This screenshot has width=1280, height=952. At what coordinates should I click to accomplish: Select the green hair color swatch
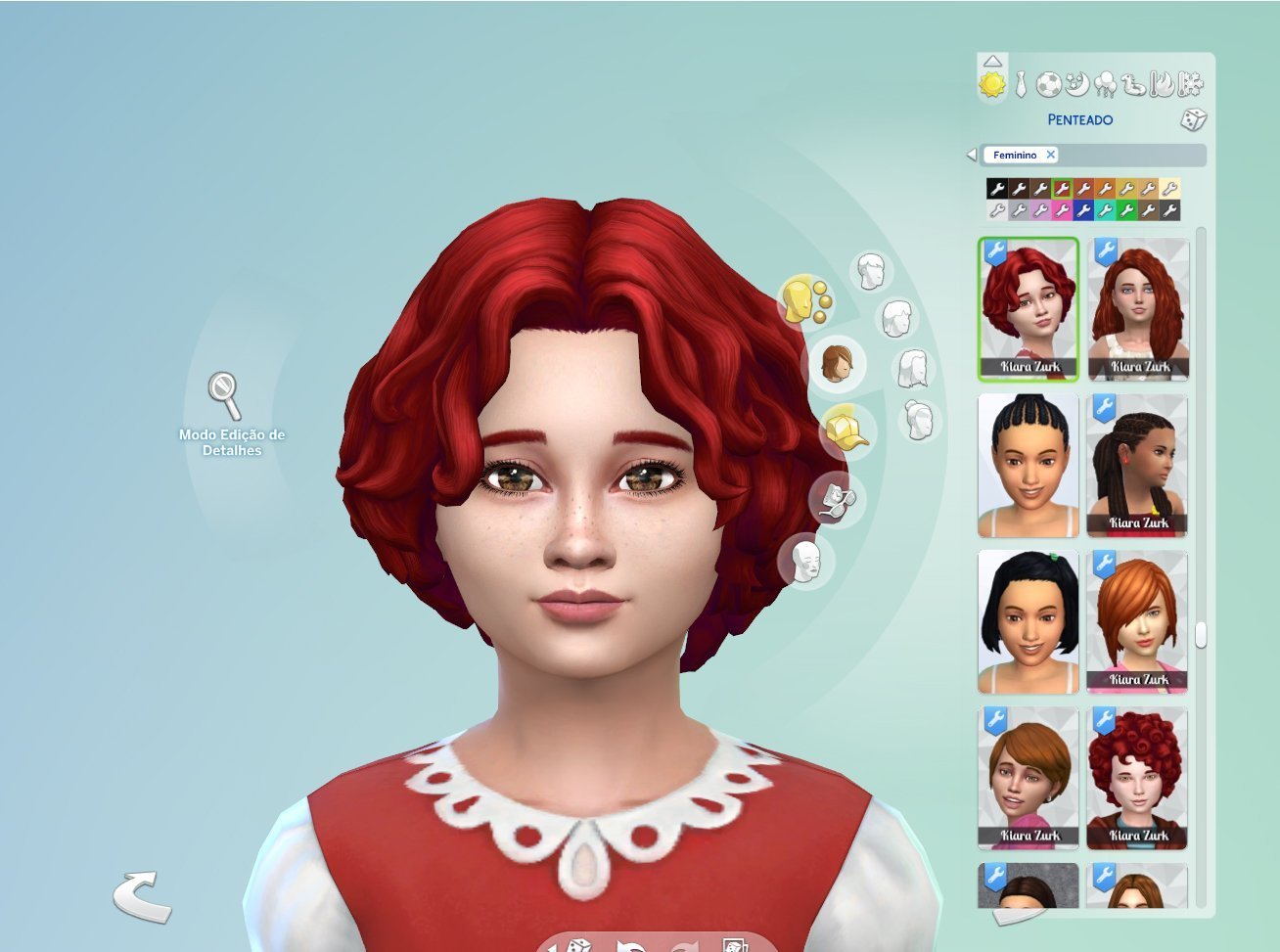tap(1126, 210)
